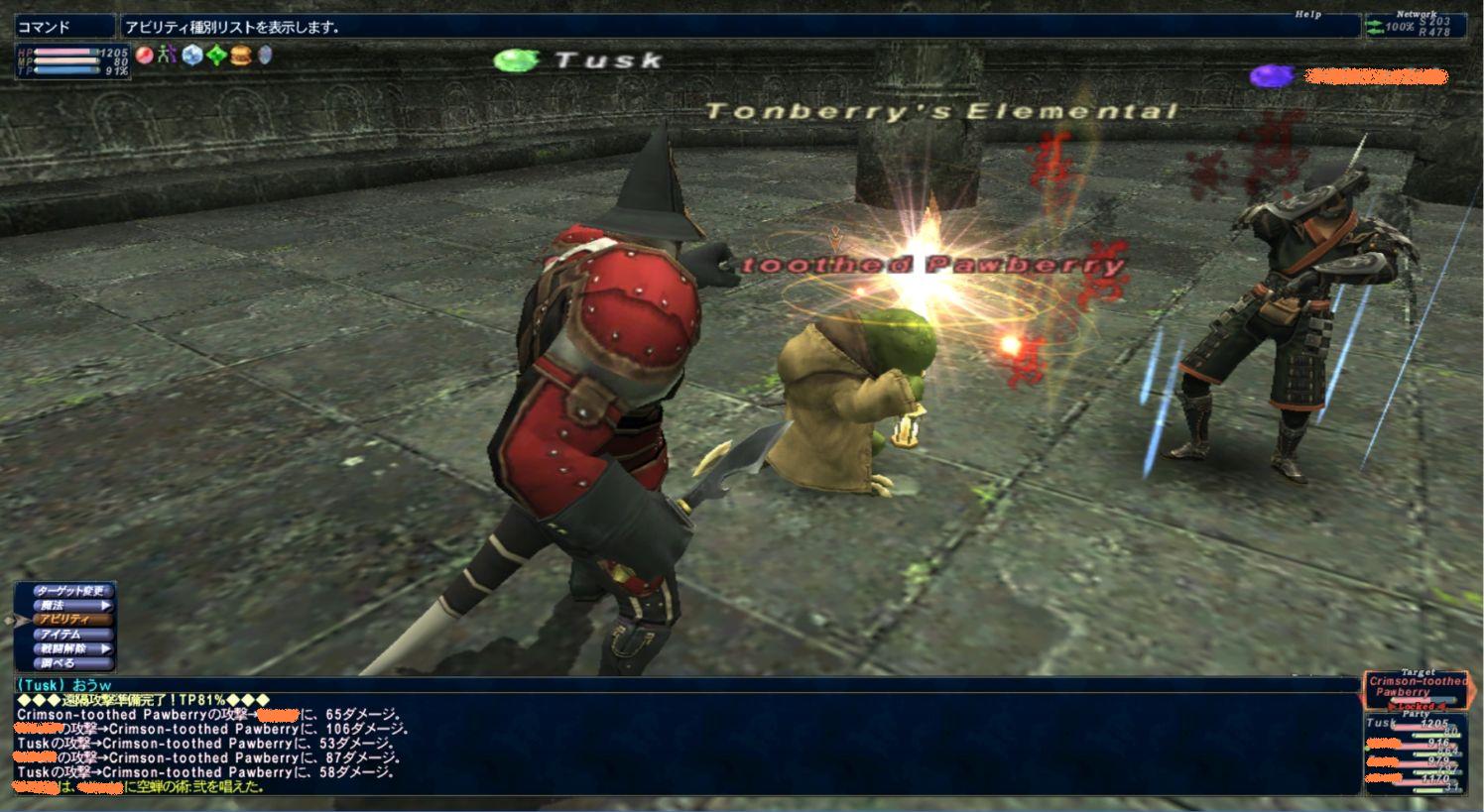Viewport: 1484px width, 812px height.
Task: Click the Help label above the description bar
Action: (1308, 15)
